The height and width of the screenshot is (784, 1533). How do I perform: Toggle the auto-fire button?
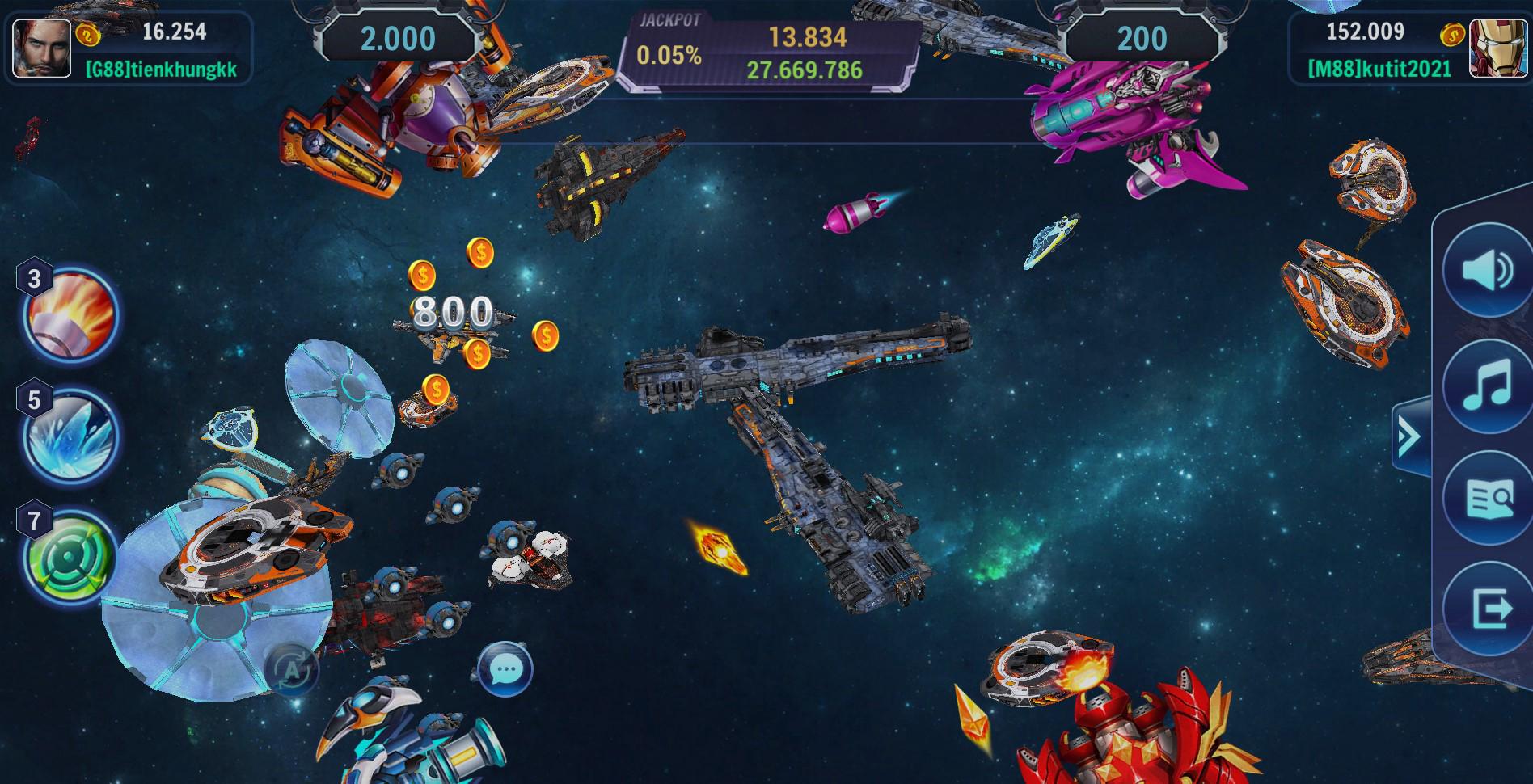[290, 670]
